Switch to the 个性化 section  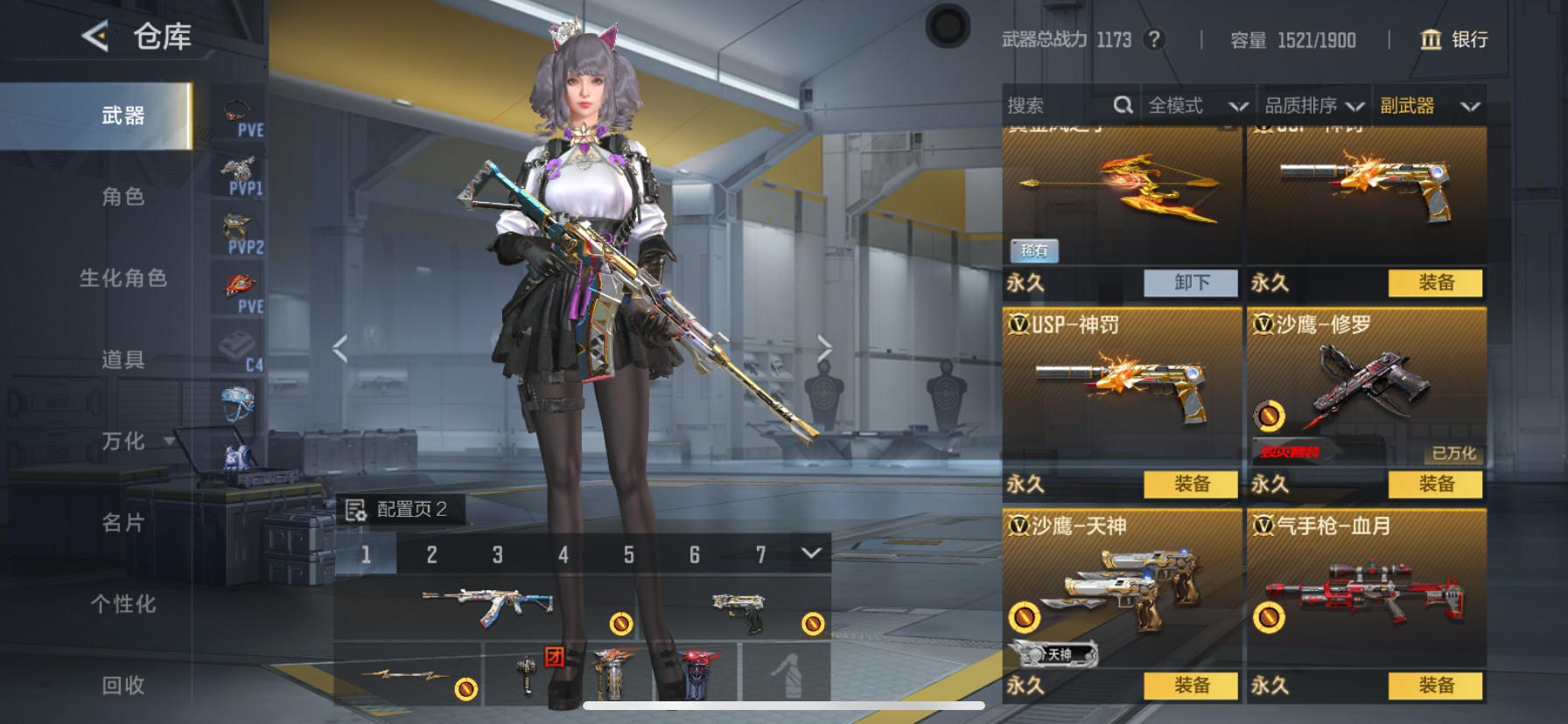pyautogui.click(x=122, y=604)
